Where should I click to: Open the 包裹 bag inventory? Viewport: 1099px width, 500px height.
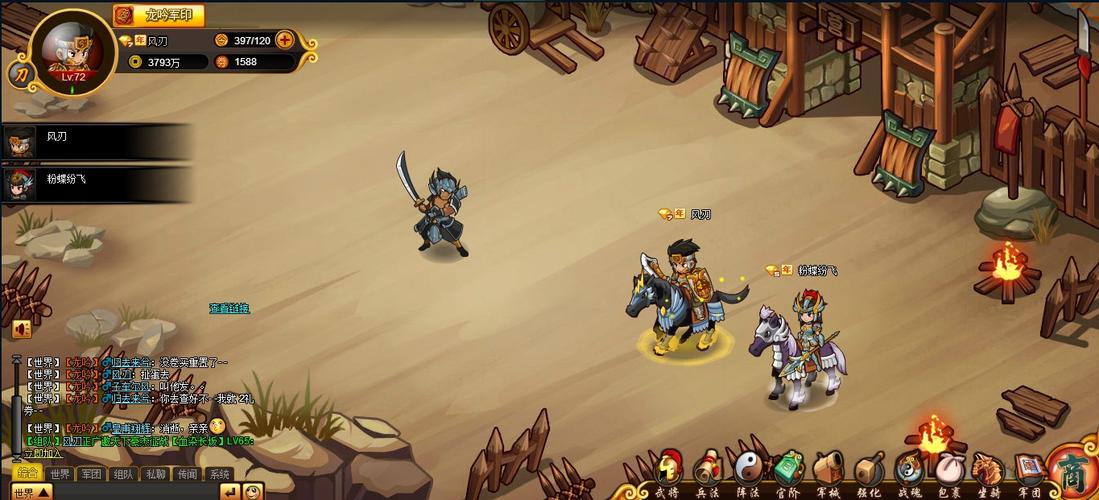(948, 471)
